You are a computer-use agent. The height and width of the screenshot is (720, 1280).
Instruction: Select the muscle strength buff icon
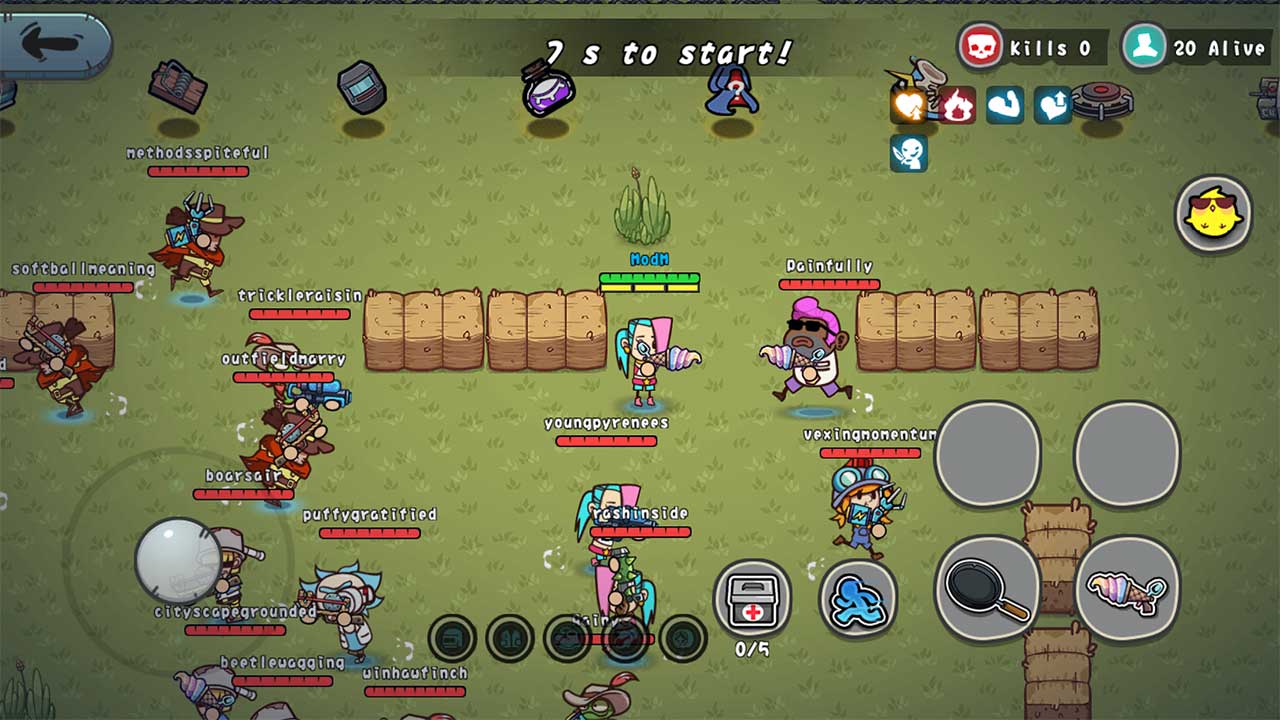click(x=1004, y=105)
